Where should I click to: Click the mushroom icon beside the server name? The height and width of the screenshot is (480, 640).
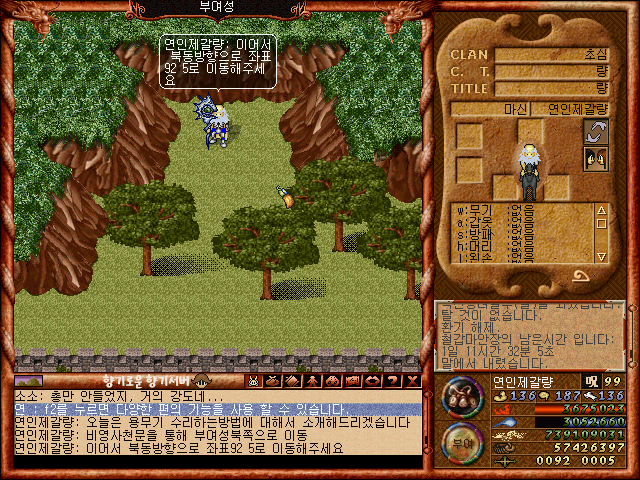(x=201, y=381)
